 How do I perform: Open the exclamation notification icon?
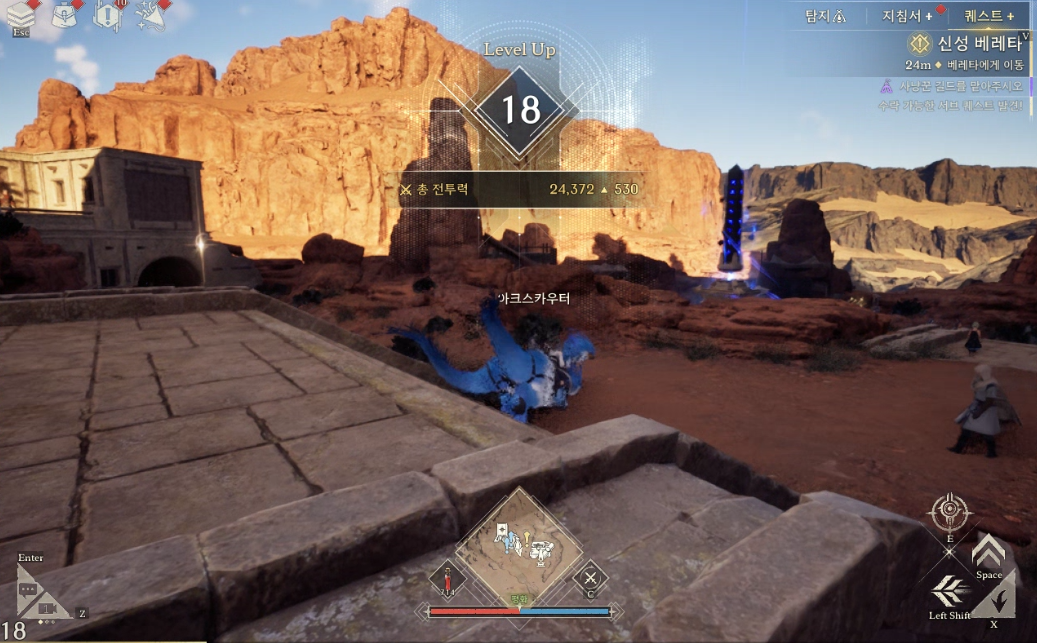(x=107, y=15)
